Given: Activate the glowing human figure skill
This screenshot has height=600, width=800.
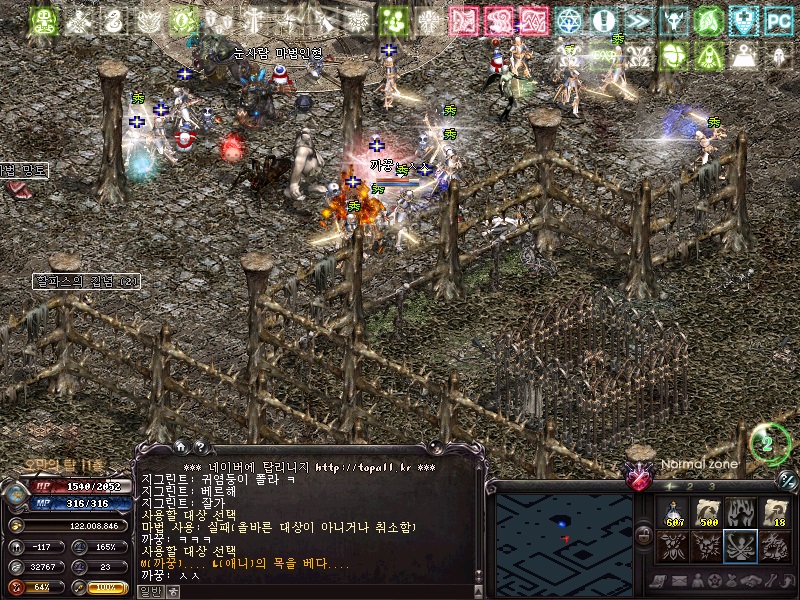Looking at the screenshot, I should click(740, 513).
